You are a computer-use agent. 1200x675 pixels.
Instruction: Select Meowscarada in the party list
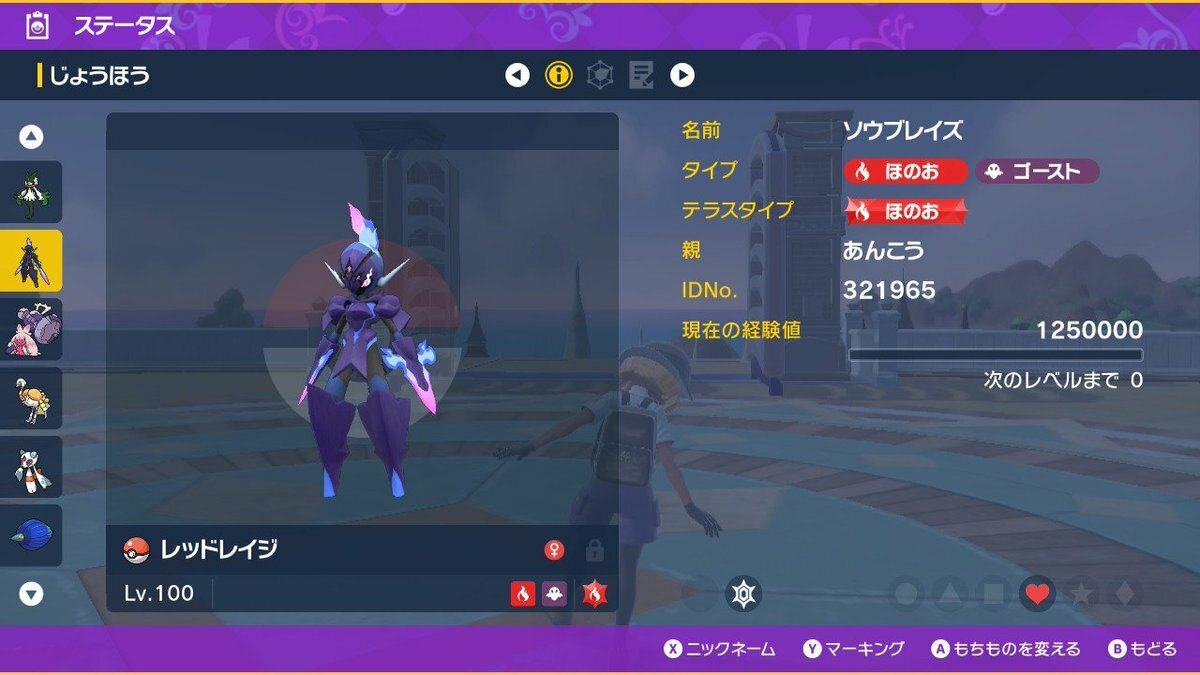[31, 192]
